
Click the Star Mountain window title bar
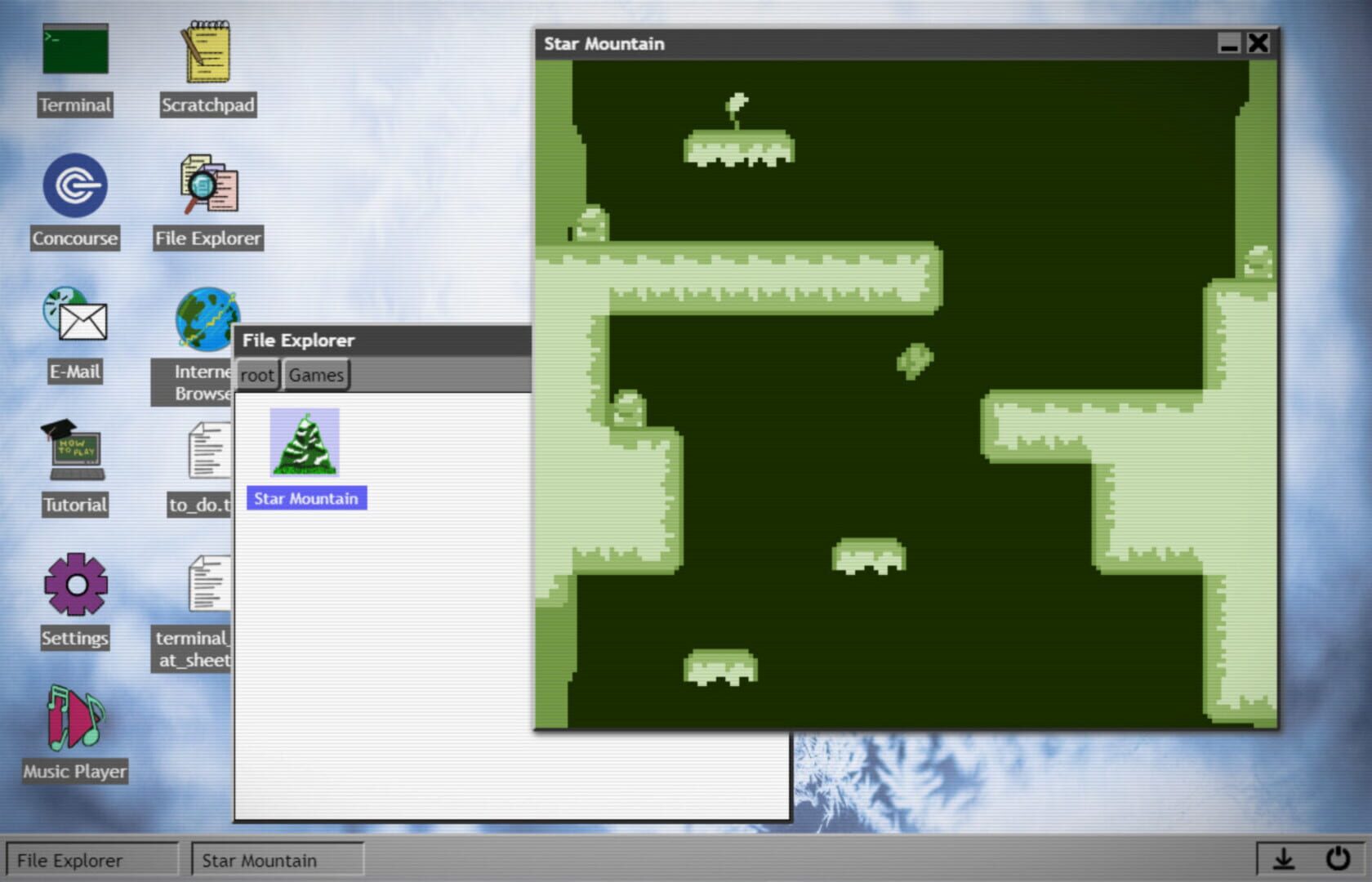tap(817, 44)
